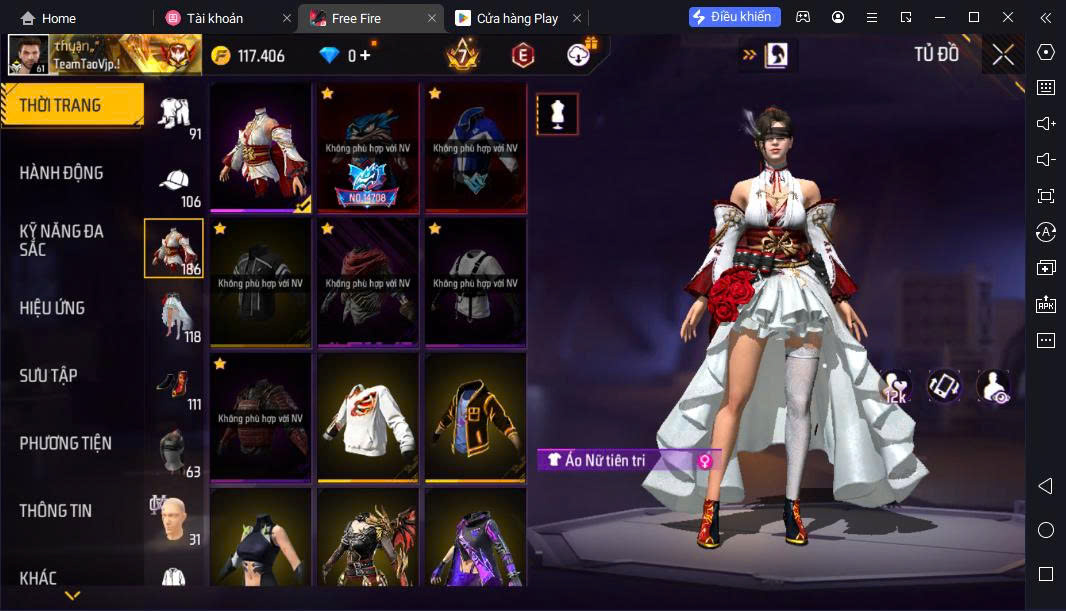Close the wardrobe with the X button
1066x611 pixels.
(x=1003, y=55)
